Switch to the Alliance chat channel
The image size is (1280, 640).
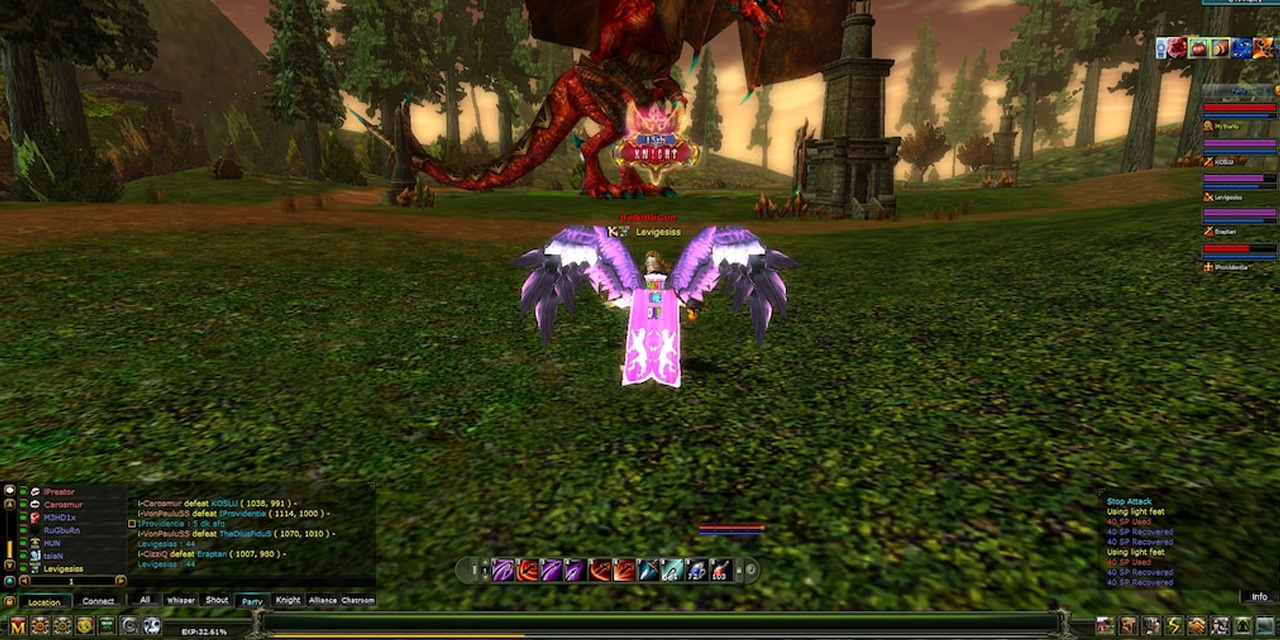point(323,600)
